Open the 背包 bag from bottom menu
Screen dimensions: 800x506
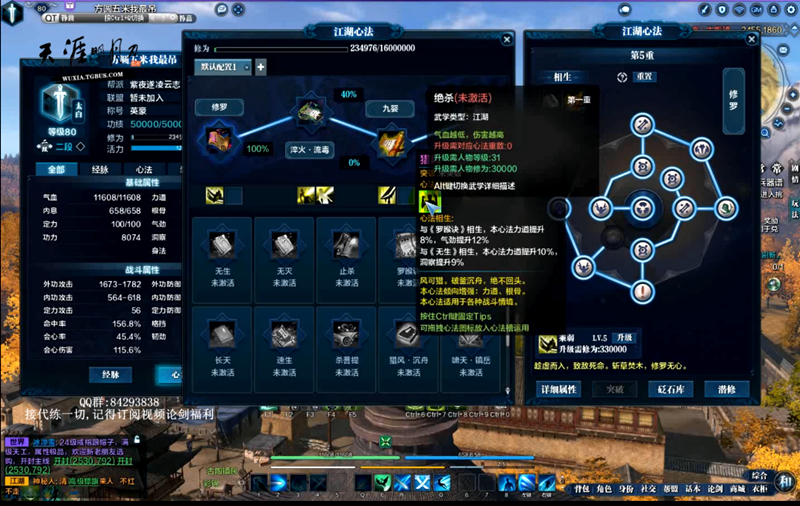(x=582, y=490)
